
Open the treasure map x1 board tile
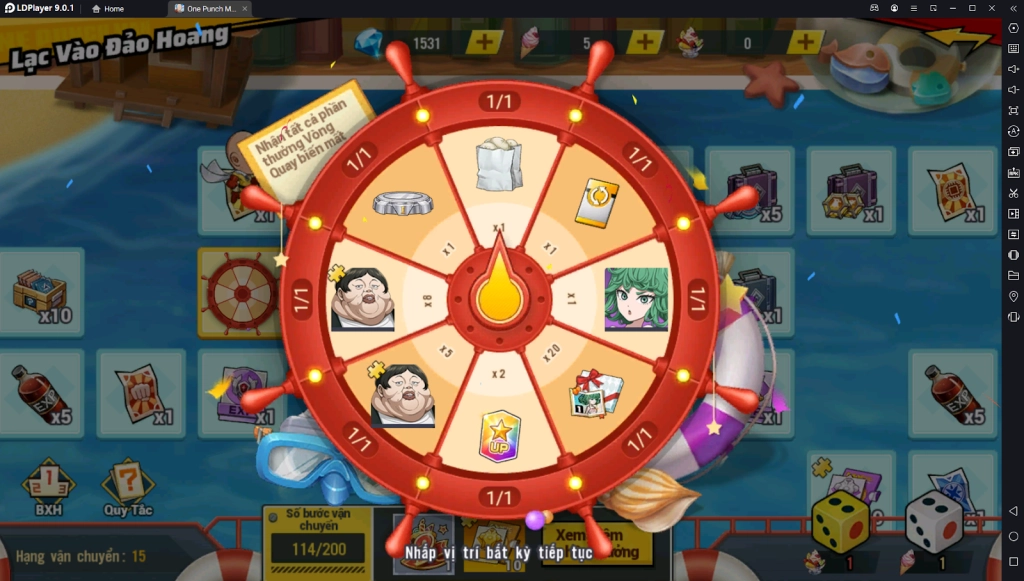click(x=951, y=190)
